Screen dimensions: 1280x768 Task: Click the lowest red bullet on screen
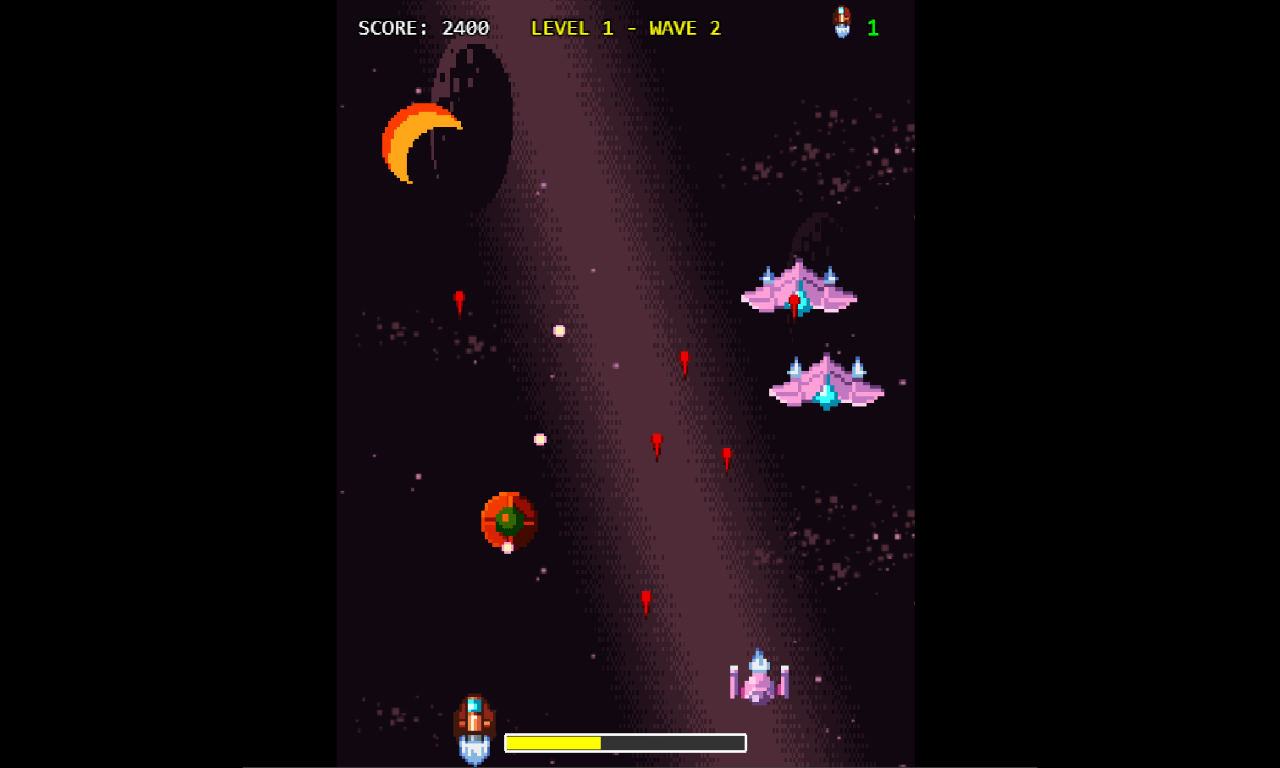(645, 600)
